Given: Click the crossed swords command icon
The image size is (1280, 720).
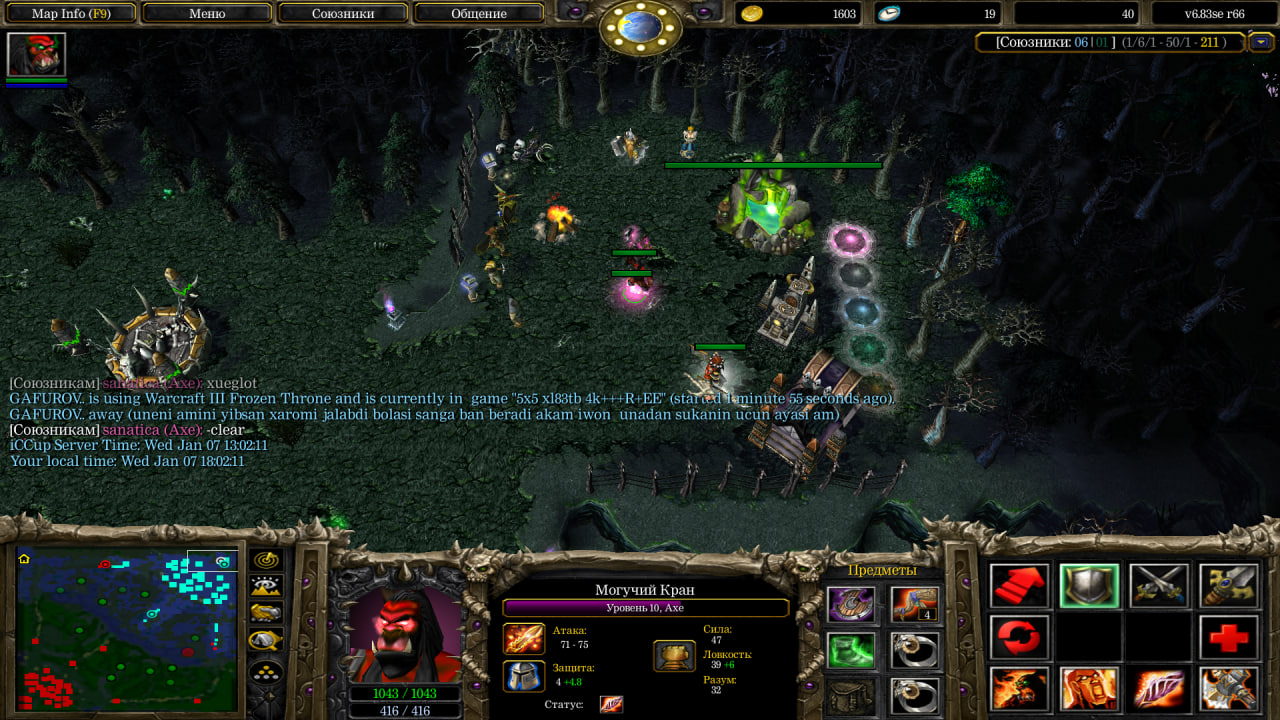Looking at the screenshot, I should [1159, 586].
